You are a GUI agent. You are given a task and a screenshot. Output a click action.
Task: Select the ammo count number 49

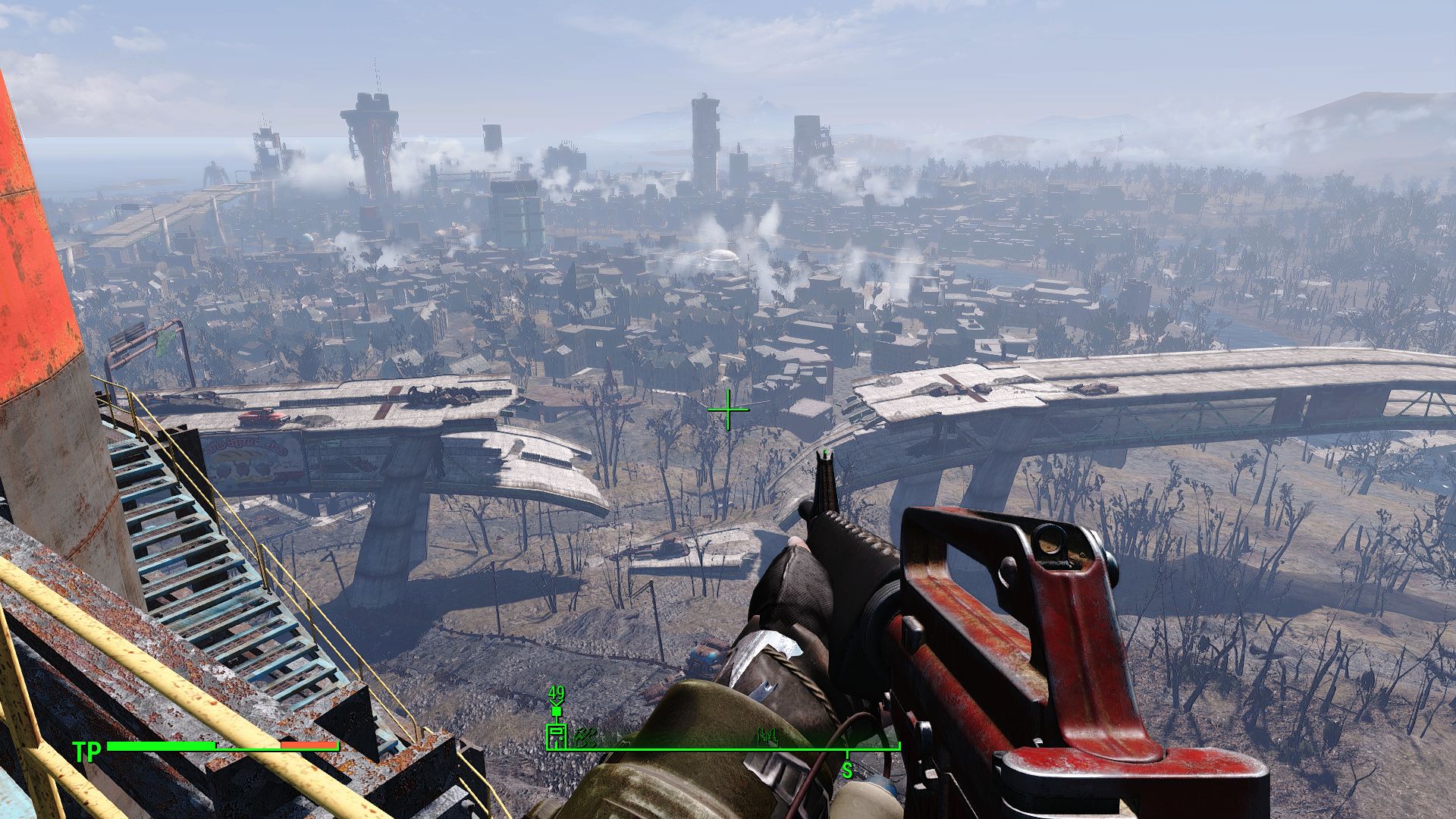click(557, 692)
